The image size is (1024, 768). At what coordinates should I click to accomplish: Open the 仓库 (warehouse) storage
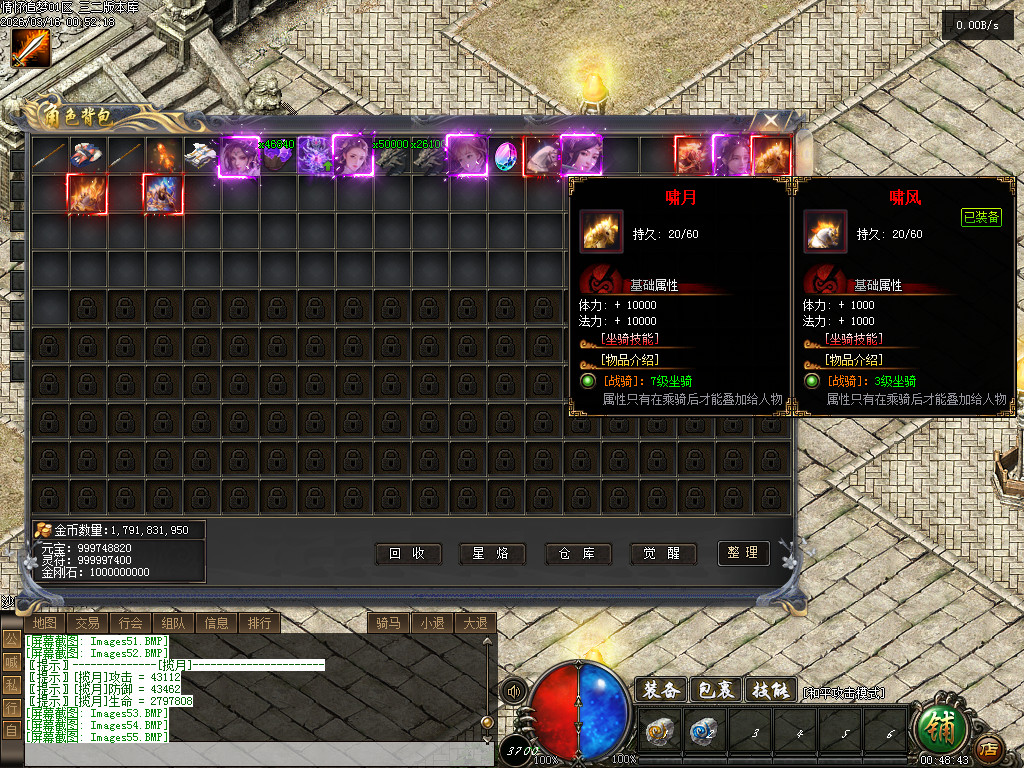[x=578, y=553]
